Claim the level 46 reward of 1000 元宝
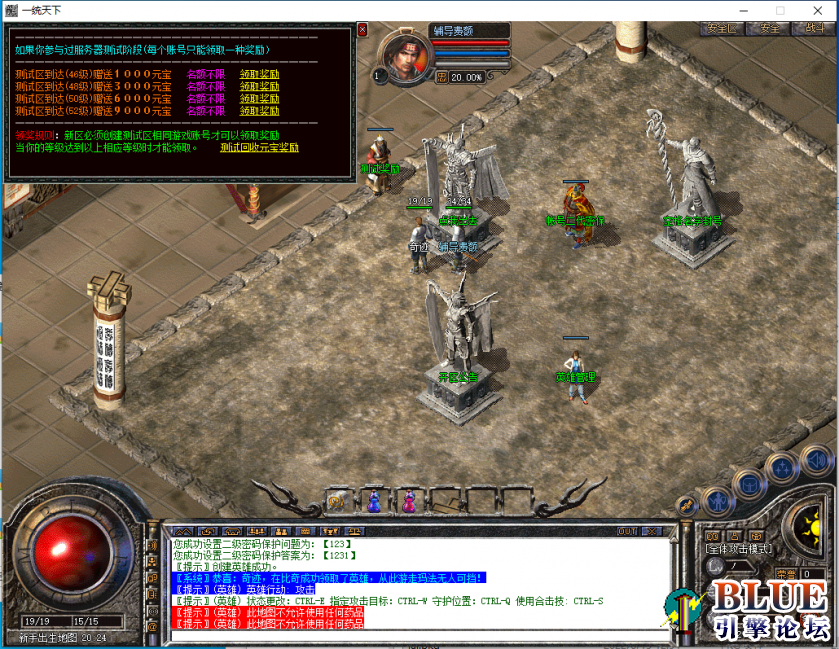 259,73
